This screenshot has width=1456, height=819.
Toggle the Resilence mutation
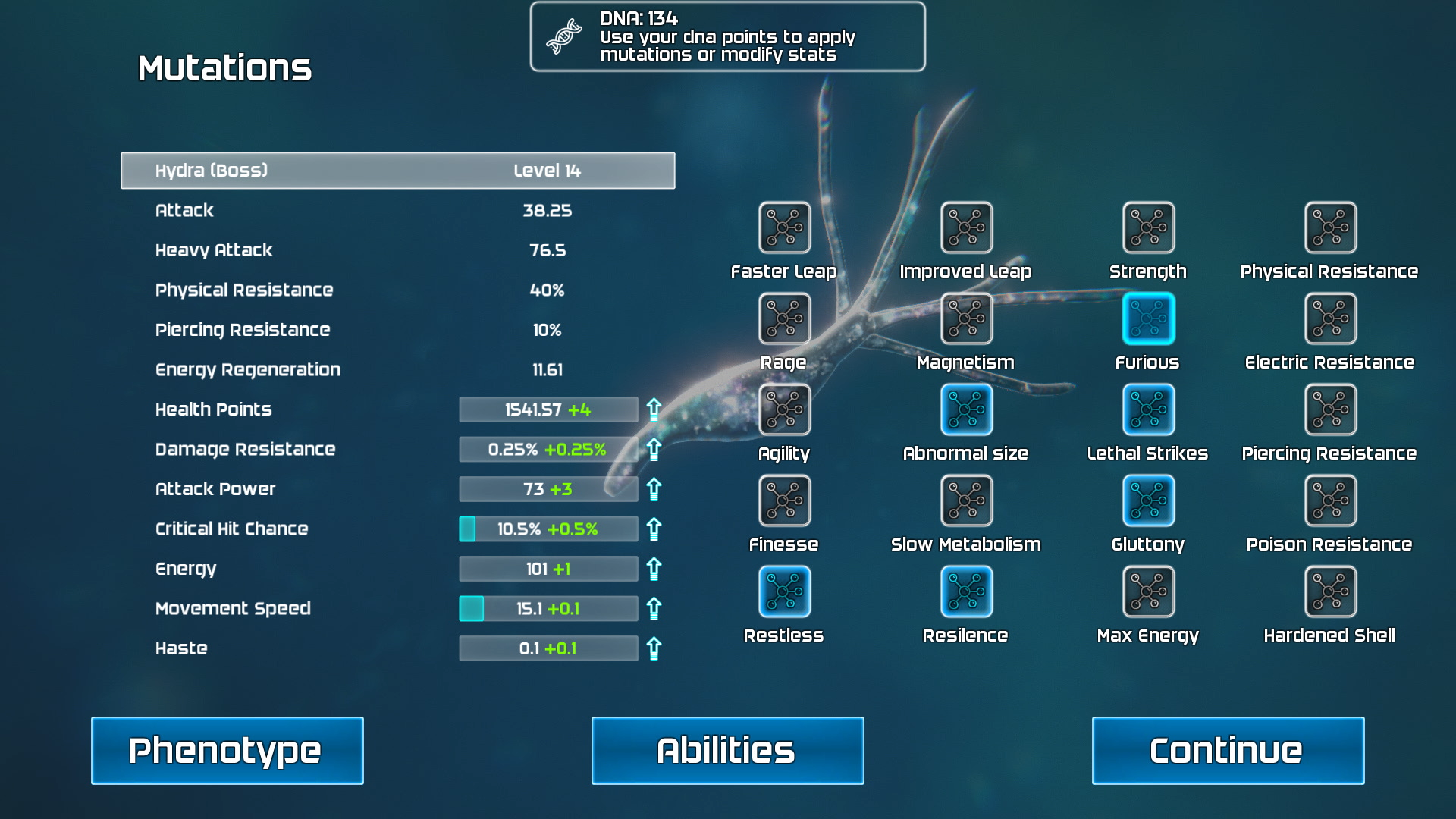tap(966, 591)
